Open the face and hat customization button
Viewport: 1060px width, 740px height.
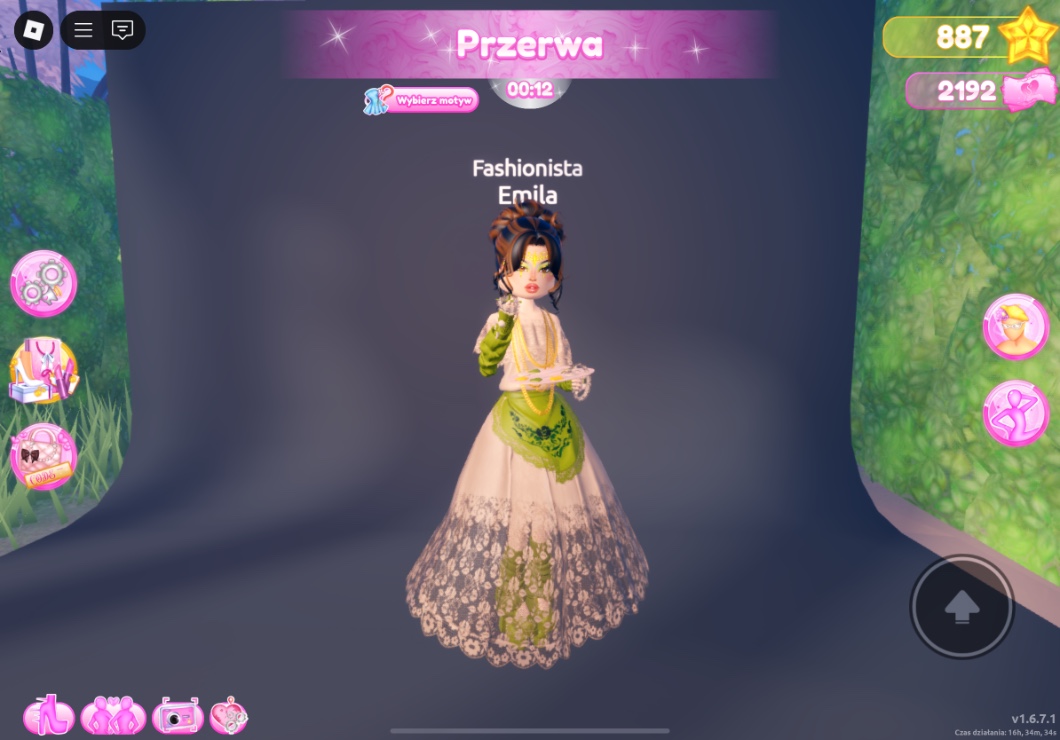point(1015,326)
